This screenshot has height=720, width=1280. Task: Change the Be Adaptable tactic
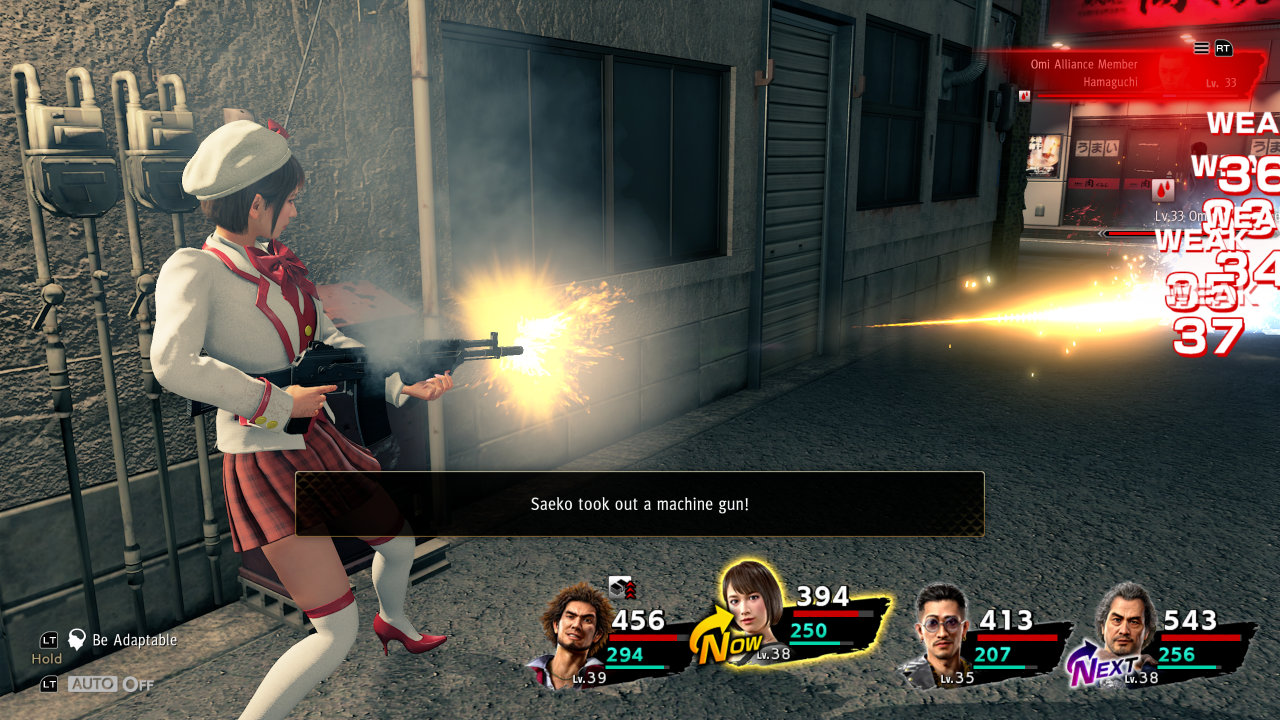(x=134, y=640)
